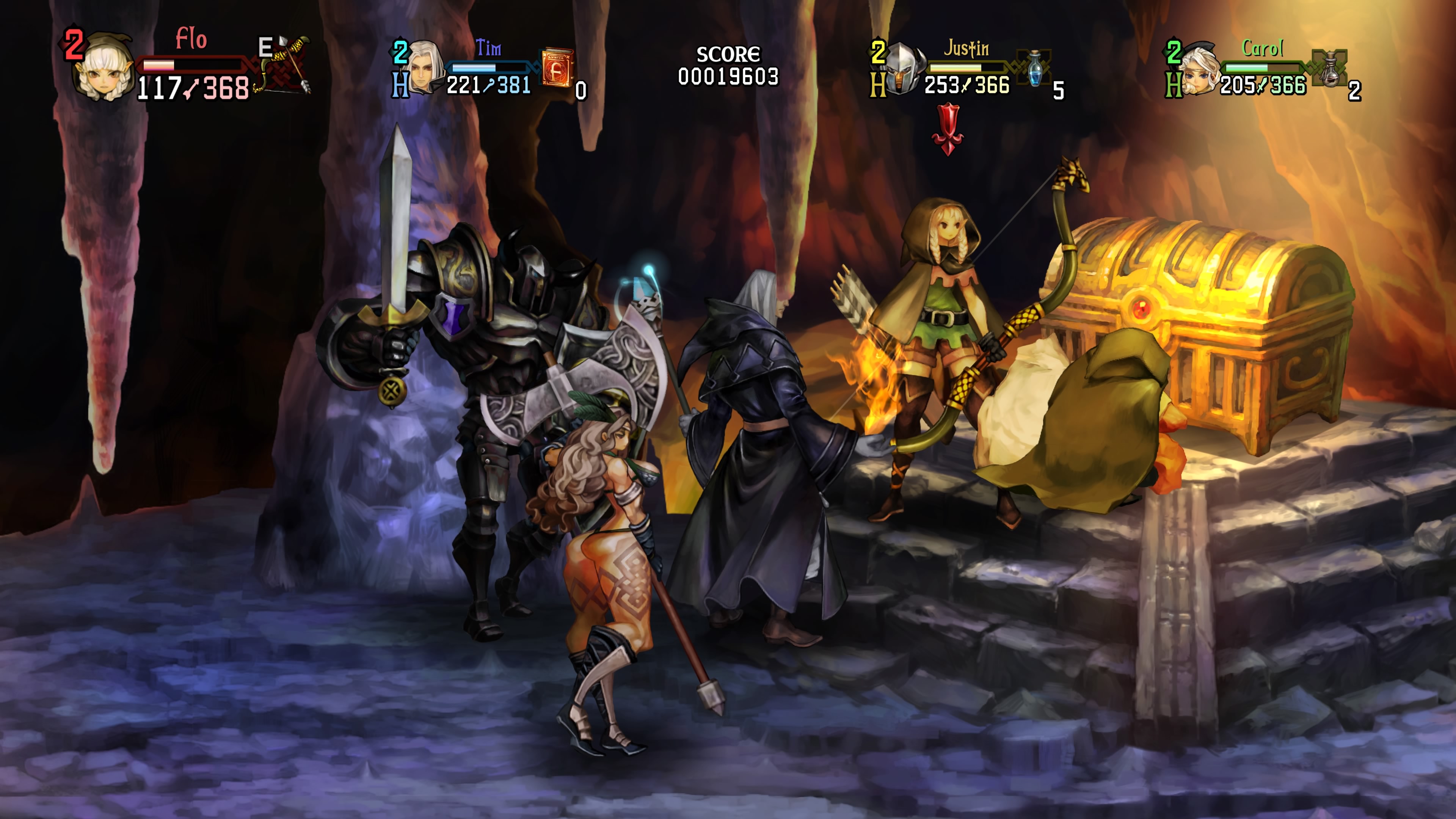
Task: Select Tim's spellbook item icon
Action: tap(557, 67)
